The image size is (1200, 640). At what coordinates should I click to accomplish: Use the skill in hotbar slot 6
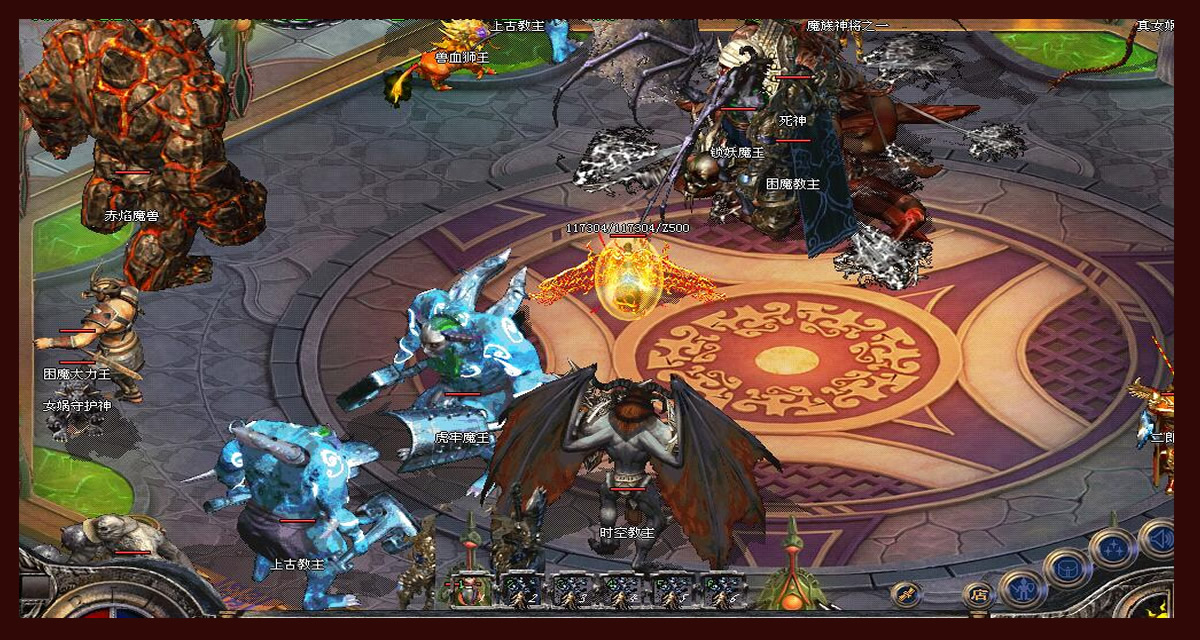(x=722, y=590)
